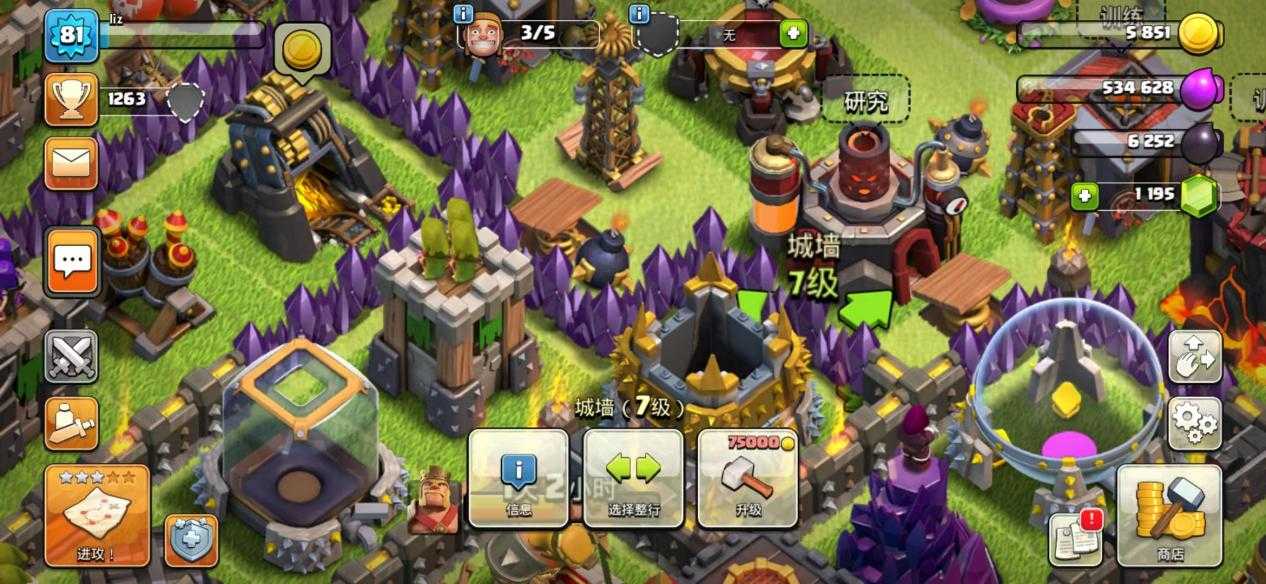Show builder info icon

pyautogui.click(x=463, y=14)
